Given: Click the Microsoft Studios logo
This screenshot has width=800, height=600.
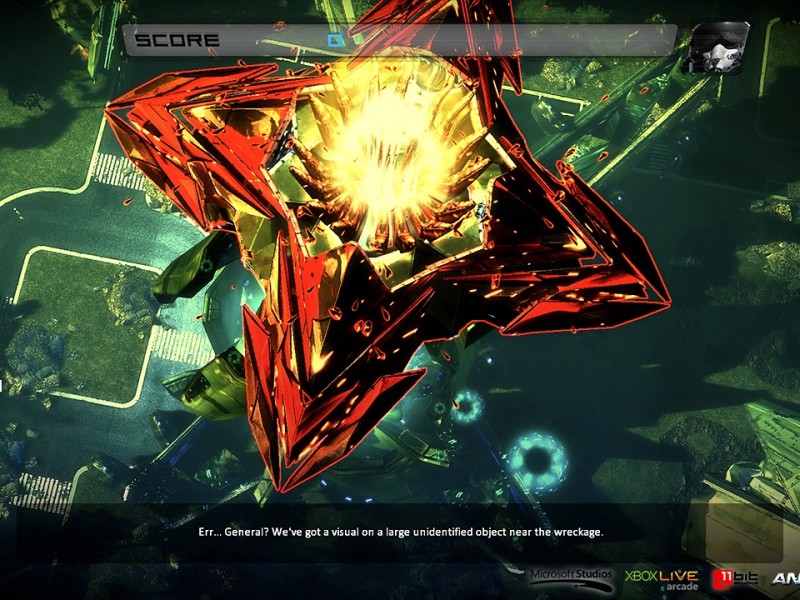Looking at the screenshot, I should [570, 577].
